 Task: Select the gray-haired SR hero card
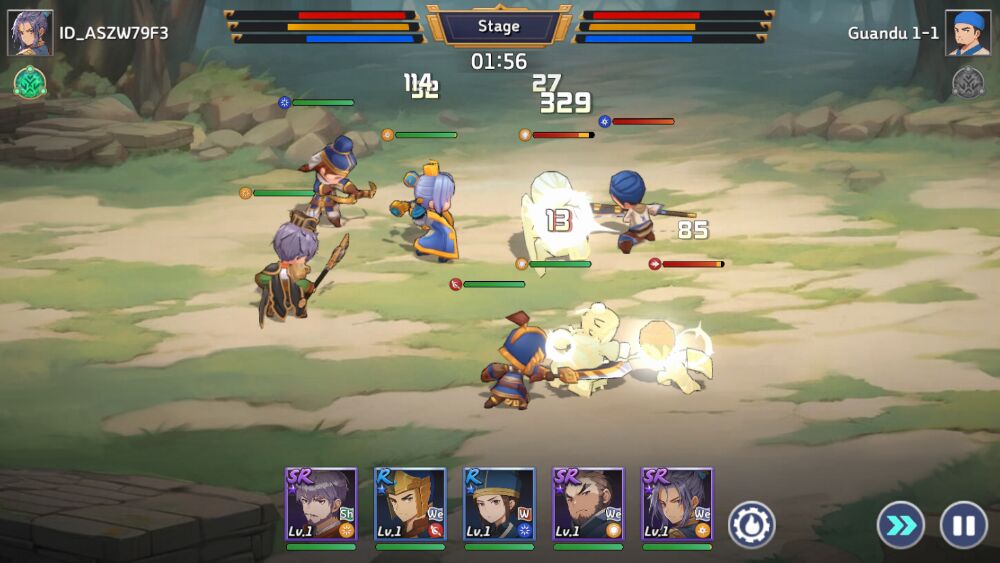coord(321,505)
